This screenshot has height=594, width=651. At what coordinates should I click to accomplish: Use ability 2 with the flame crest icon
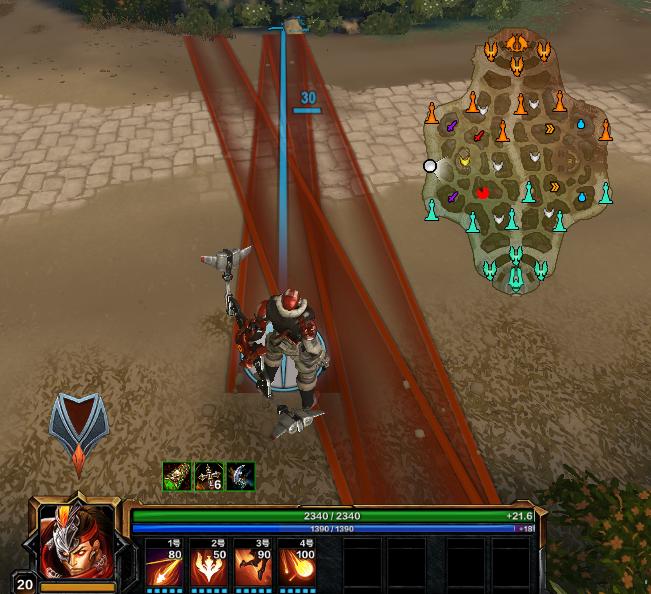click(x=208, y=566)
